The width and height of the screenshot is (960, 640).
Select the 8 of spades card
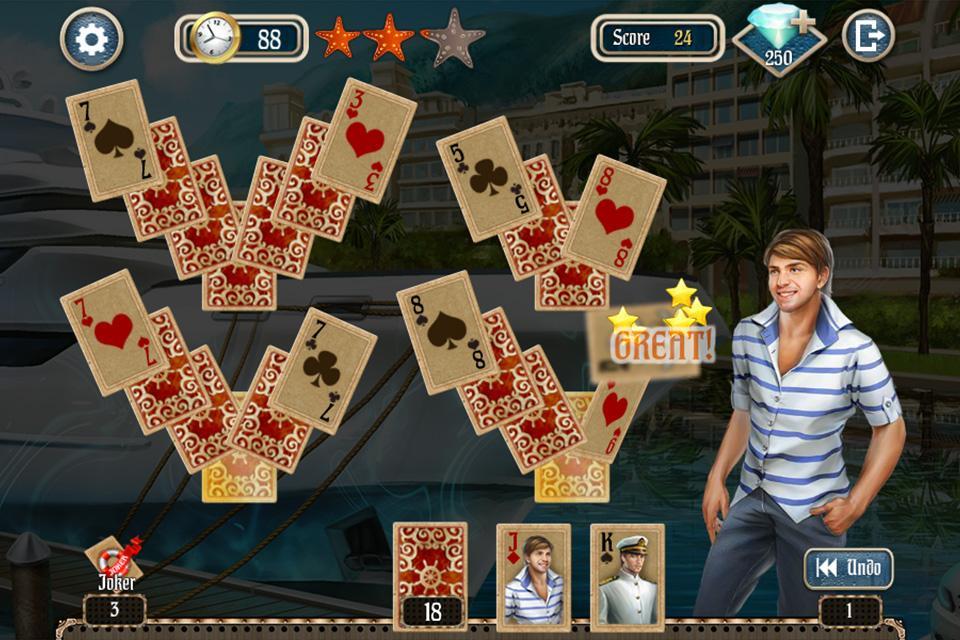coord(447,331)
